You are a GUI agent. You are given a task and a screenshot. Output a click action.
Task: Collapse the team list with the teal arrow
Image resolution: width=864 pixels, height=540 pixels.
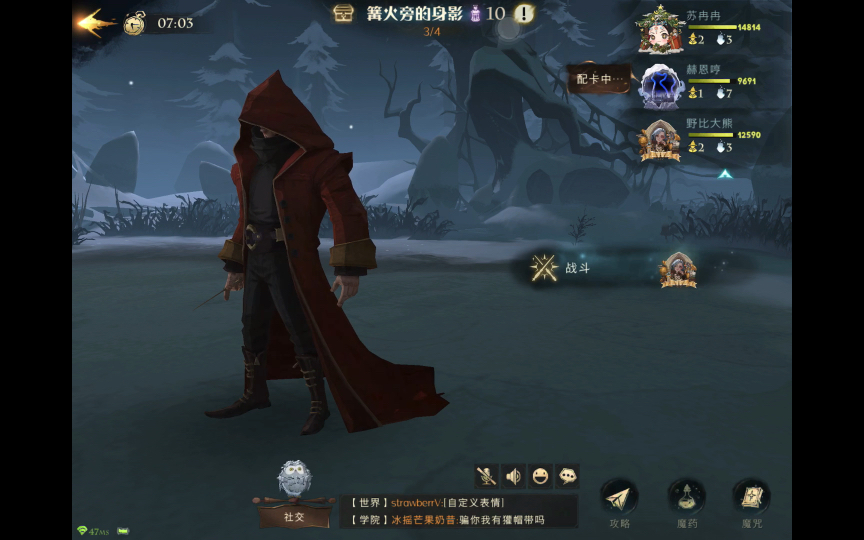click(x=725, y=174)
